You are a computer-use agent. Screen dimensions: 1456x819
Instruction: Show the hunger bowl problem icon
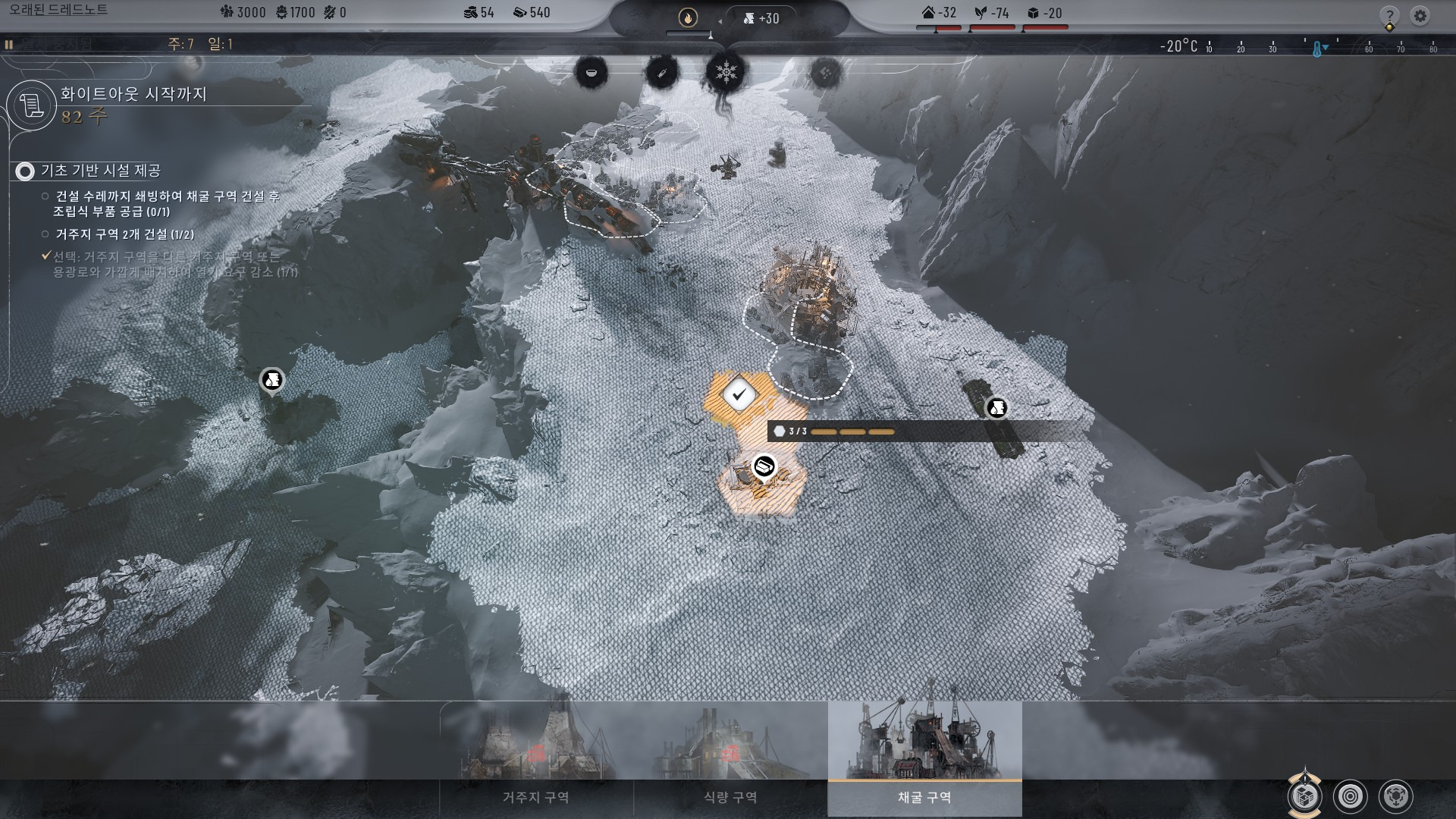[591, 73]
